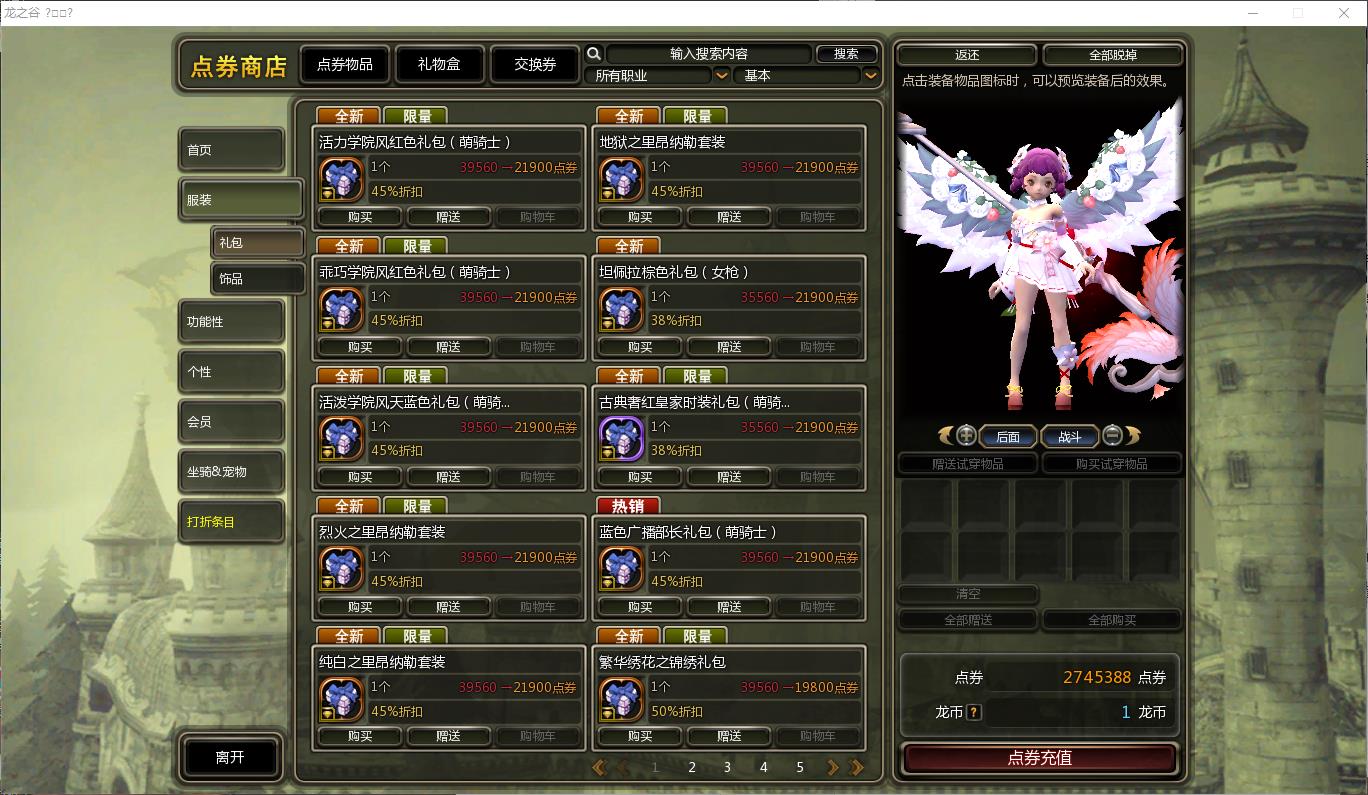The image size is (1368, 795).
Task: Open the 基本 category dropdown
Action: pyautogui.click(x=800, y=75)
